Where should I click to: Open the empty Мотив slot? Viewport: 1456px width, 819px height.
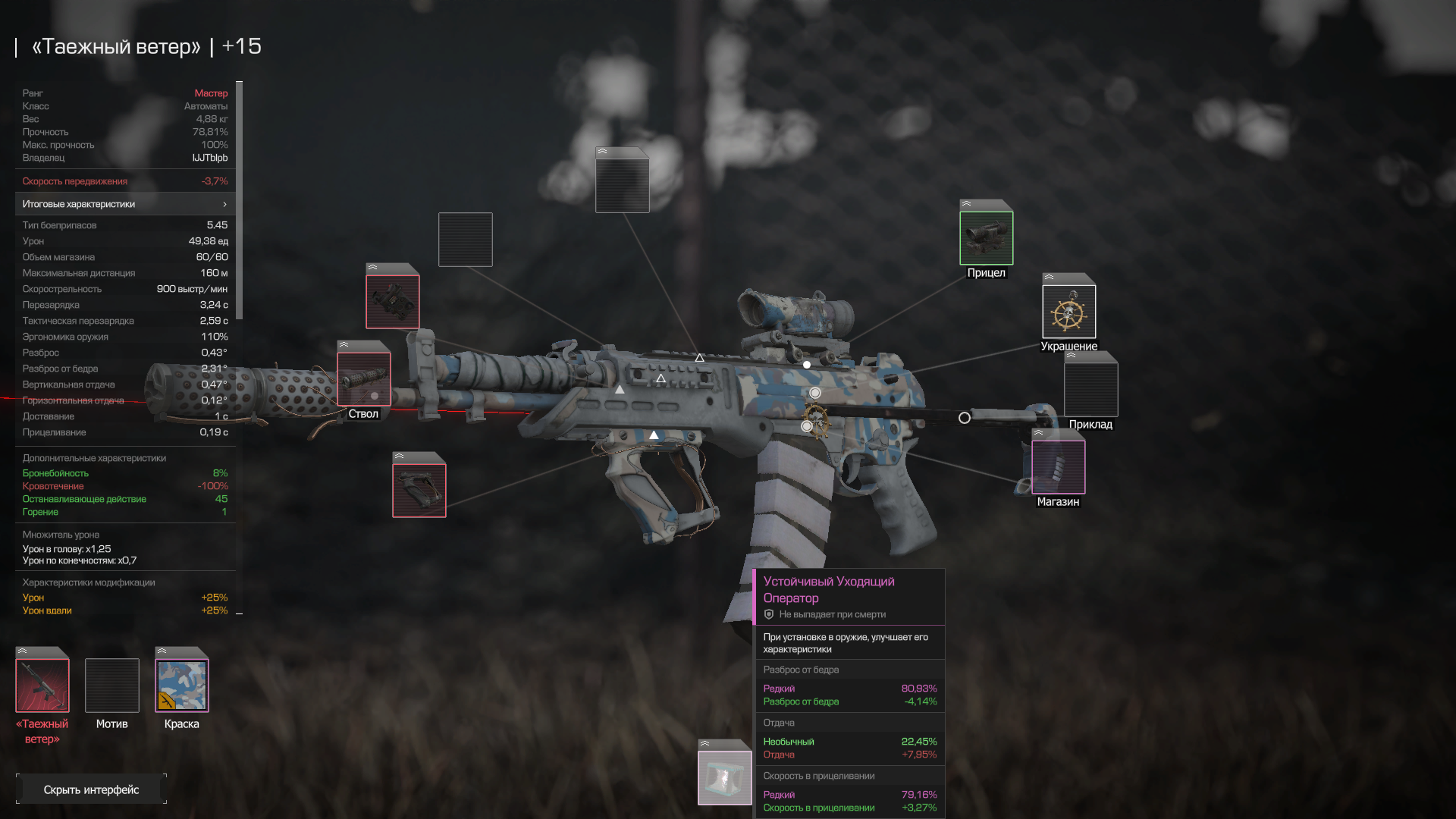point(112,686)
